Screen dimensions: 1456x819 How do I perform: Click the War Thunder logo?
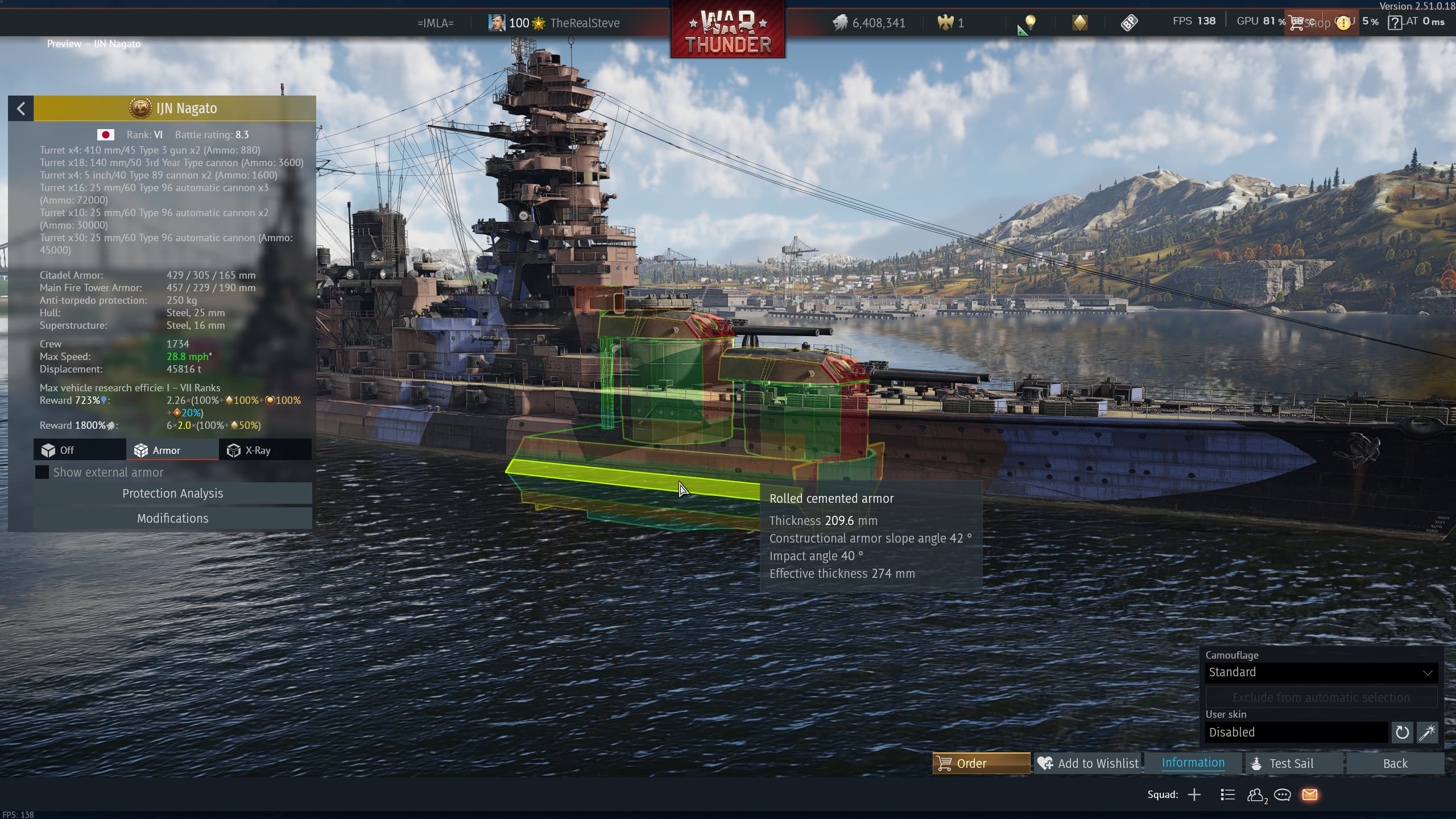728,31
